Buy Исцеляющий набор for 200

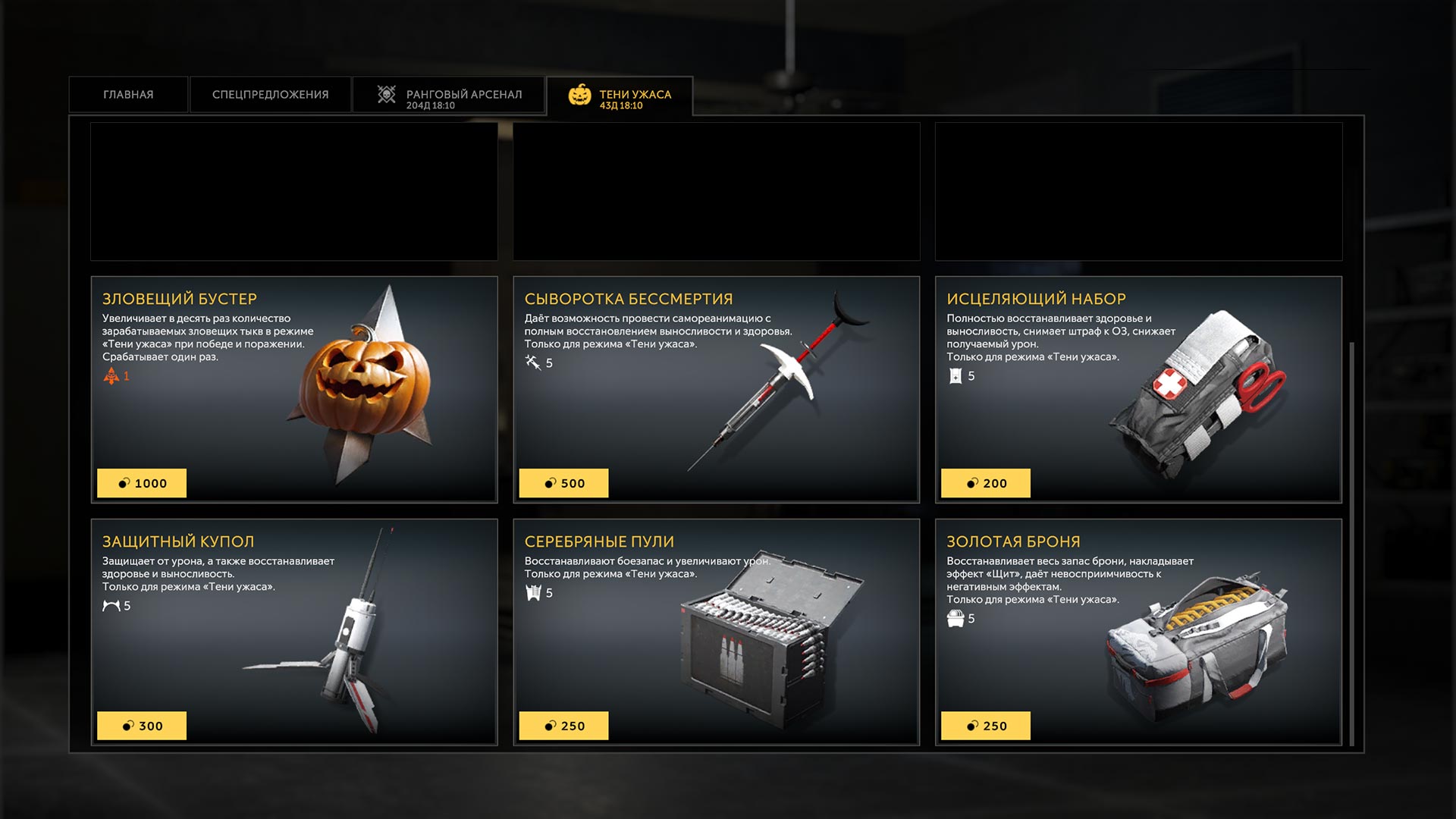click(985, 483)
